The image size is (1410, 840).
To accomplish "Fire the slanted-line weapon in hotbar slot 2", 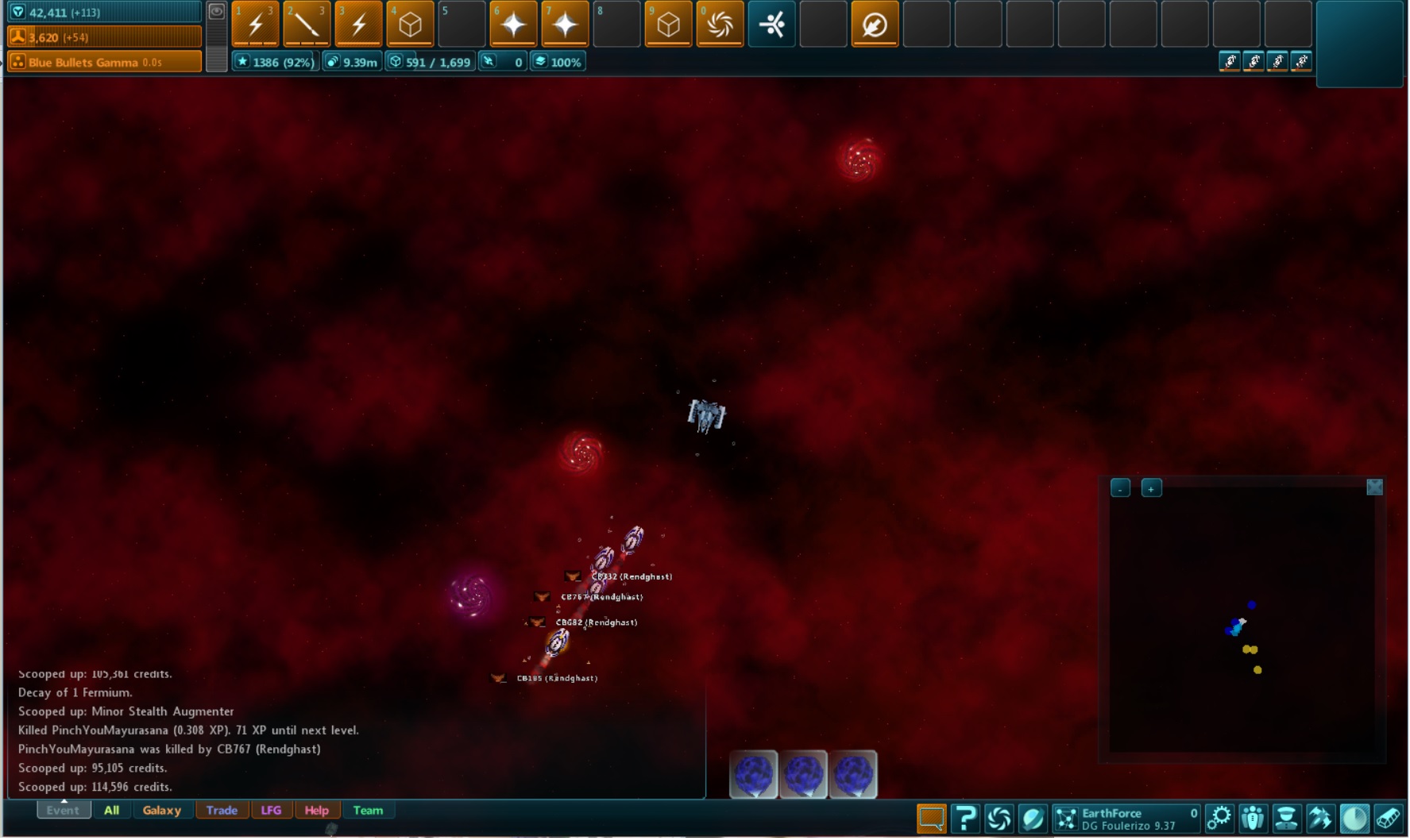I will pyautogui.click(x=307, y=25).
